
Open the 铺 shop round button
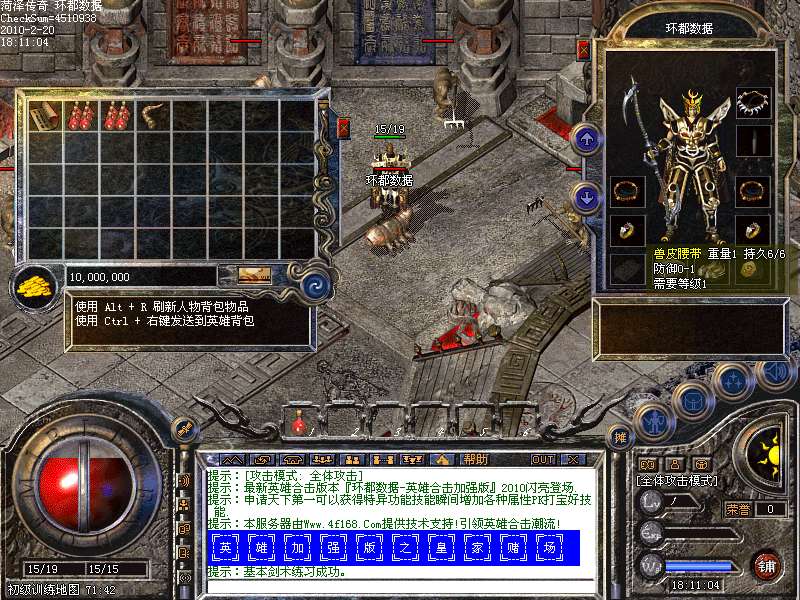point(767,563)
